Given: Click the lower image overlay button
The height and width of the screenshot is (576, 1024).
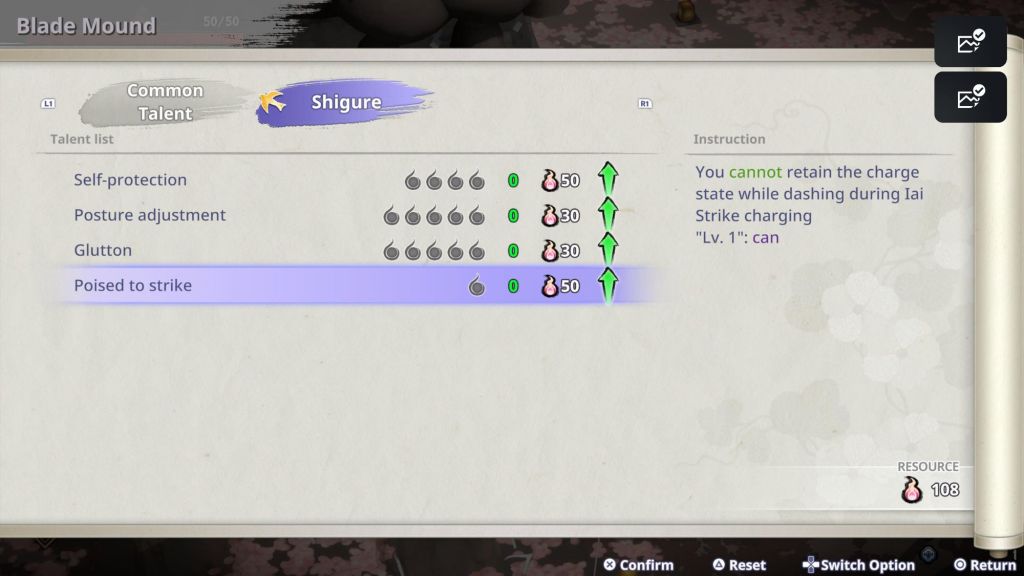Looking at the screenshot, I should pos(970,97).
